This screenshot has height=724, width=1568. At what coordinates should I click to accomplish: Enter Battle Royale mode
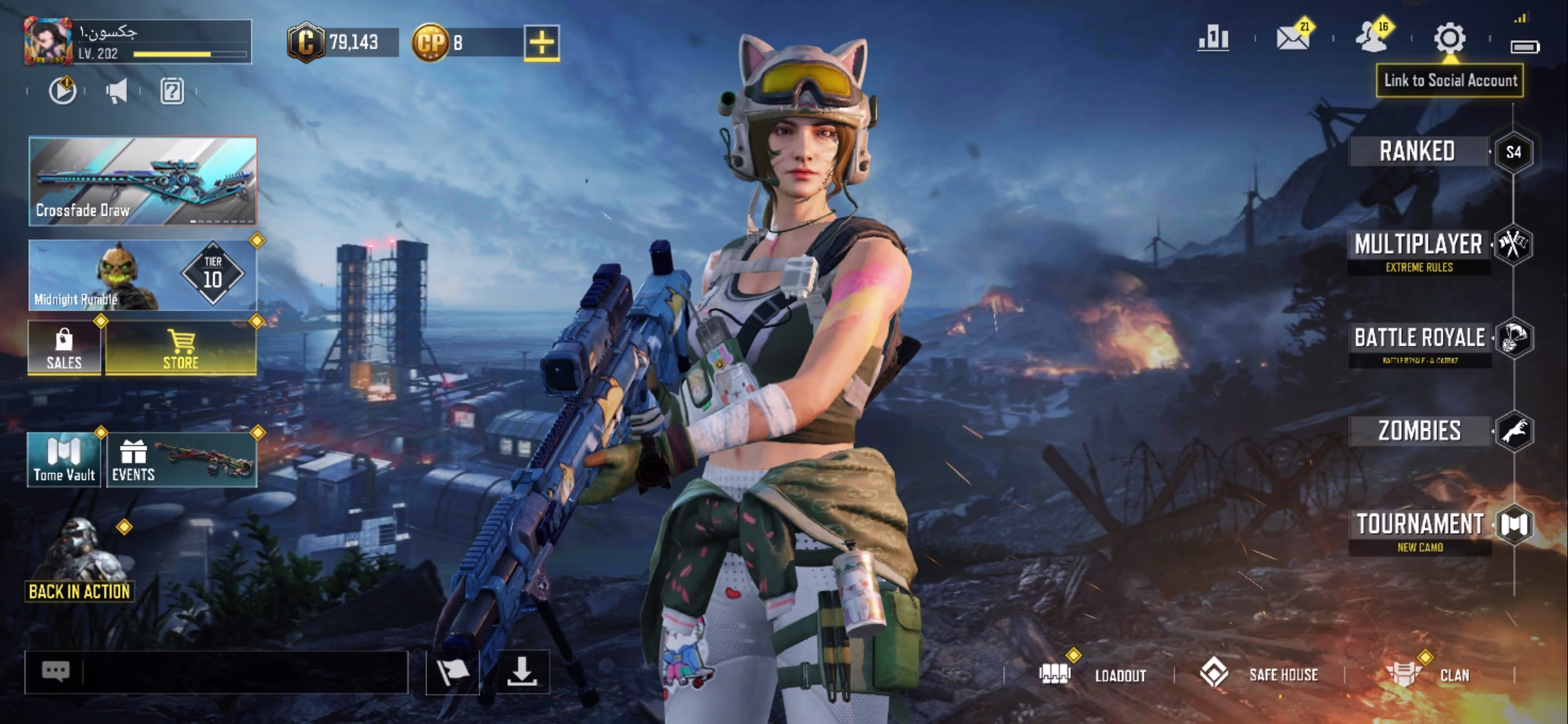(1420, 338)
